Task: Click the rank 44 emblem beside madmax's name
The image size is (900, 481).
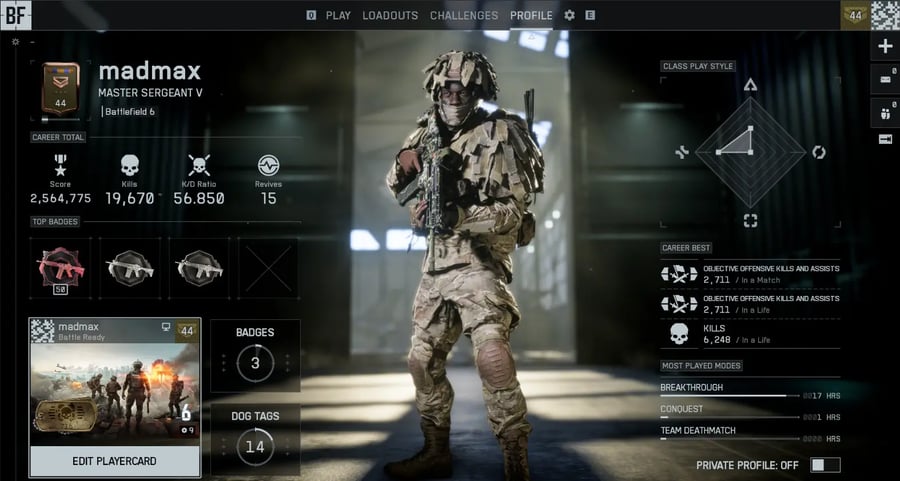Action: coord(60,92)
